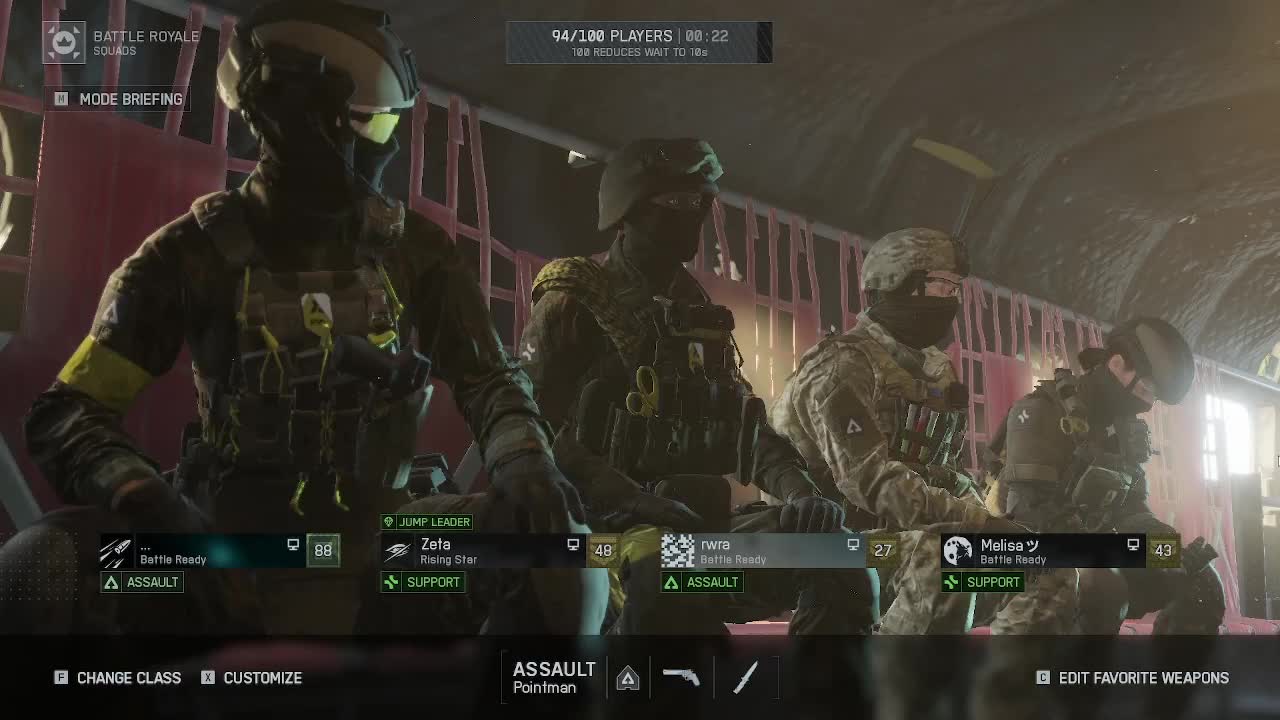Click the Assault Pointman class label
Screen dimensions: 1280x720
(554, 677)
